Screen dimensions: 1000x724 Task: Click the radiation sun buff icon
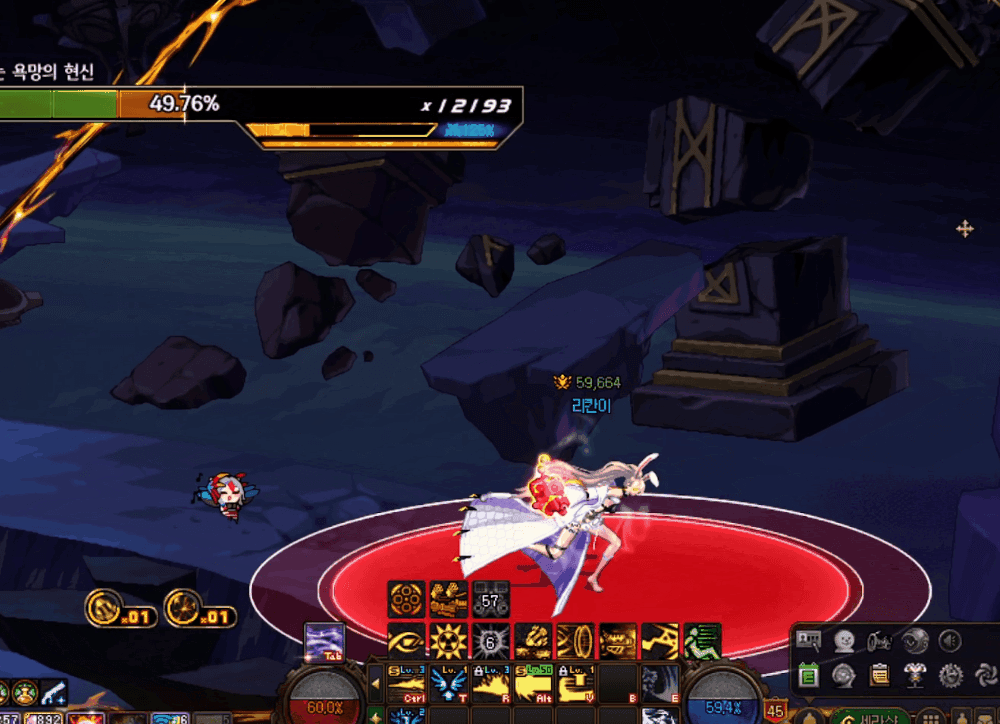(448, 640)
